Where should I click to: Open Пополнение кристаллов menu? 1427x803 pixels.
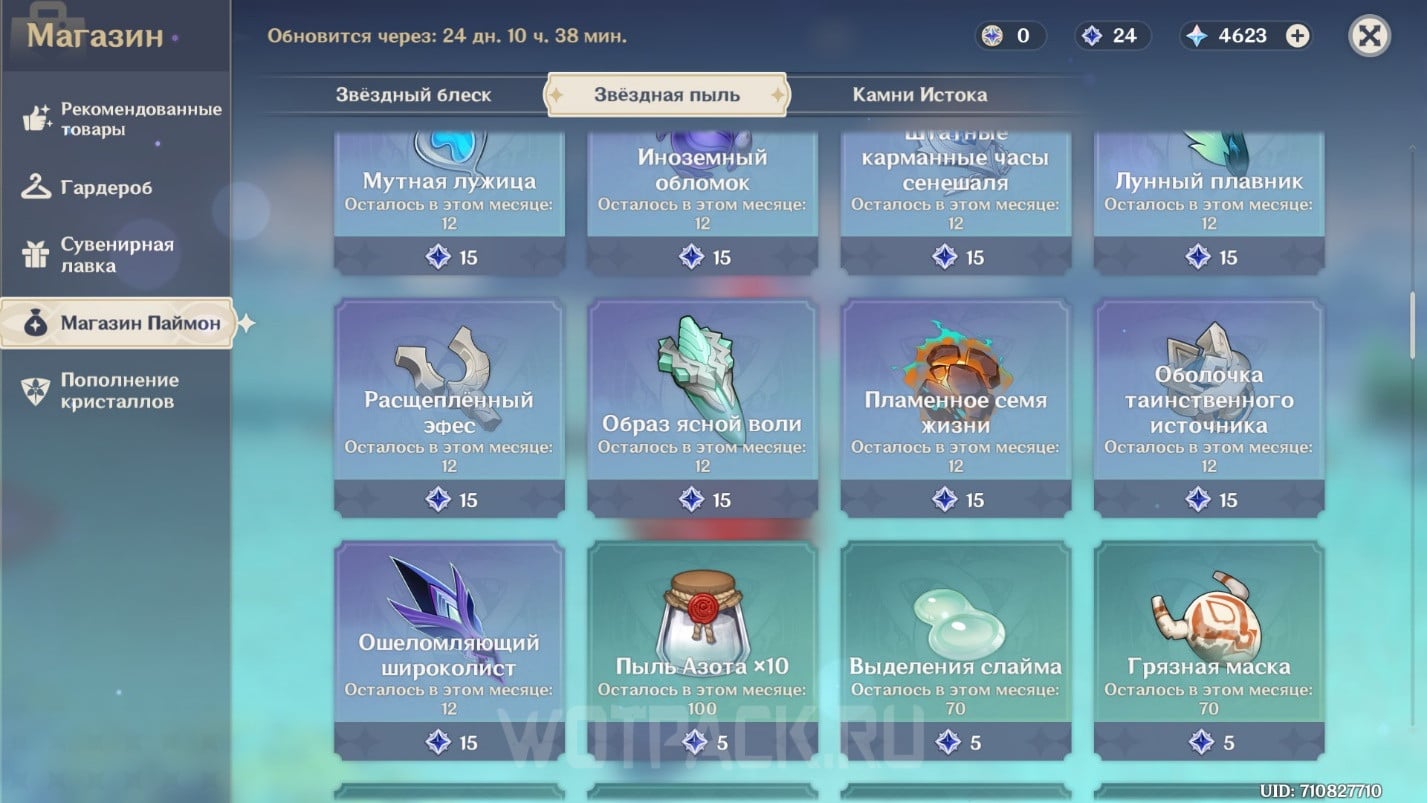click(118, 390)
